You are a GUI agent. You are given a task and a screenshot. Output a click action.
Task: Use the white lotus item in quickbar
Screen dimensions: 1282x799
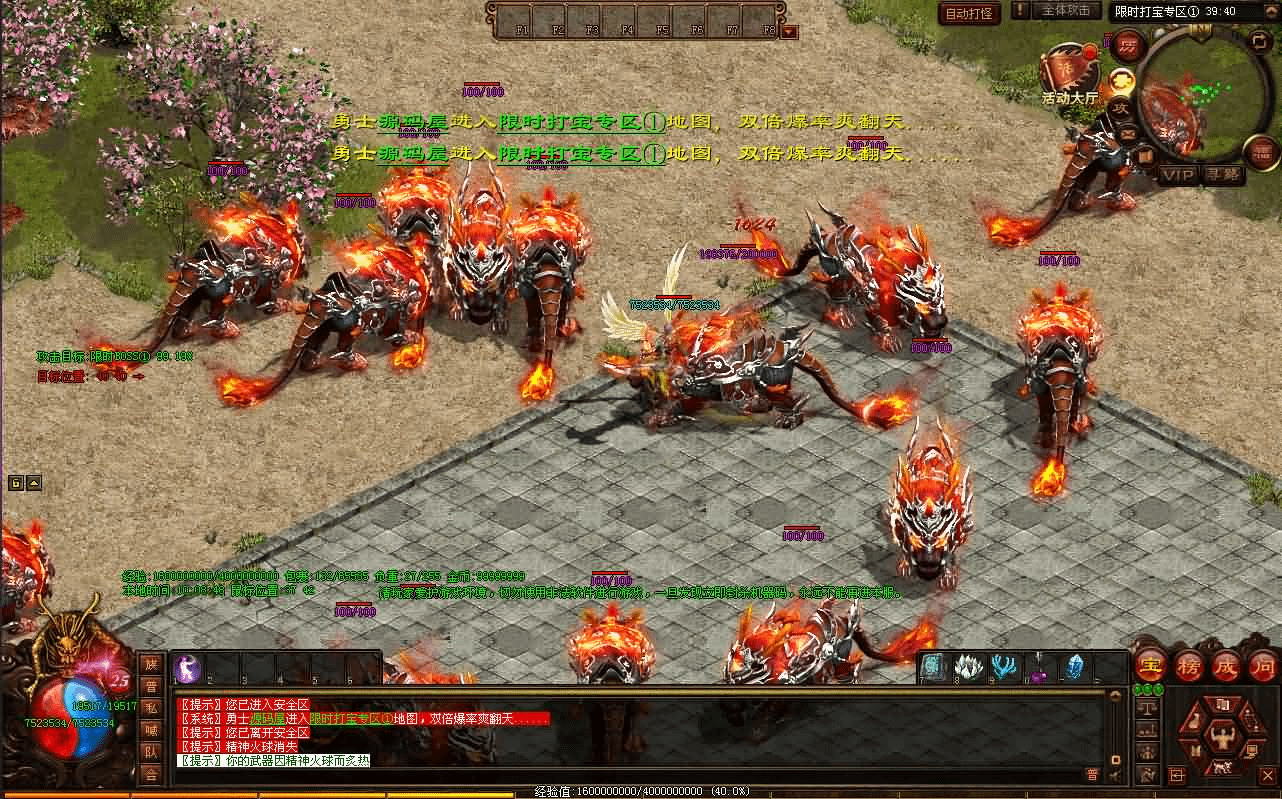(966, 667)
